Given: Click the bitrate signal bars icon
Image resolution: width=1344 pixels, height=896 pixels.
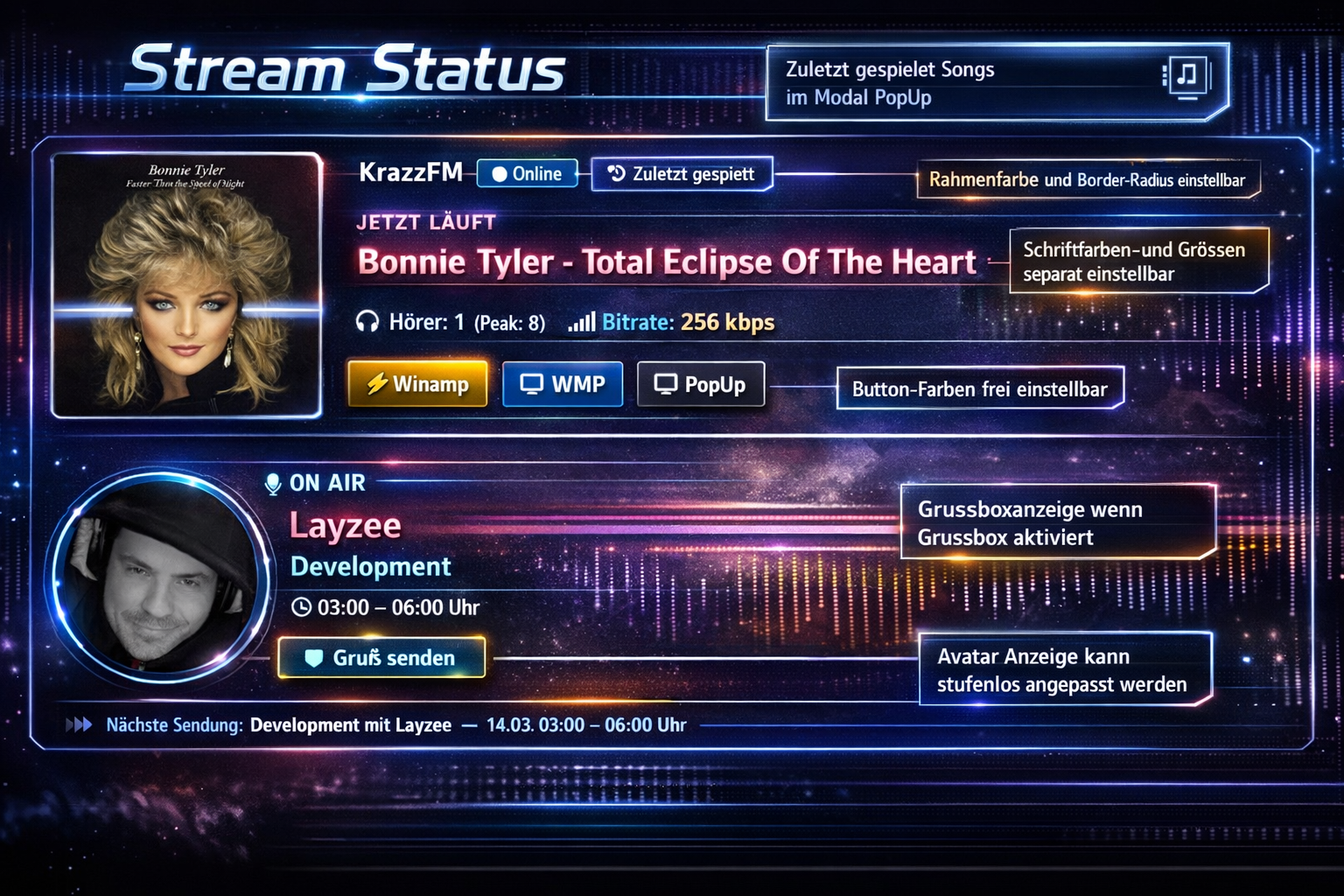Looking at the screenshot, I should [x=581, y=322].
